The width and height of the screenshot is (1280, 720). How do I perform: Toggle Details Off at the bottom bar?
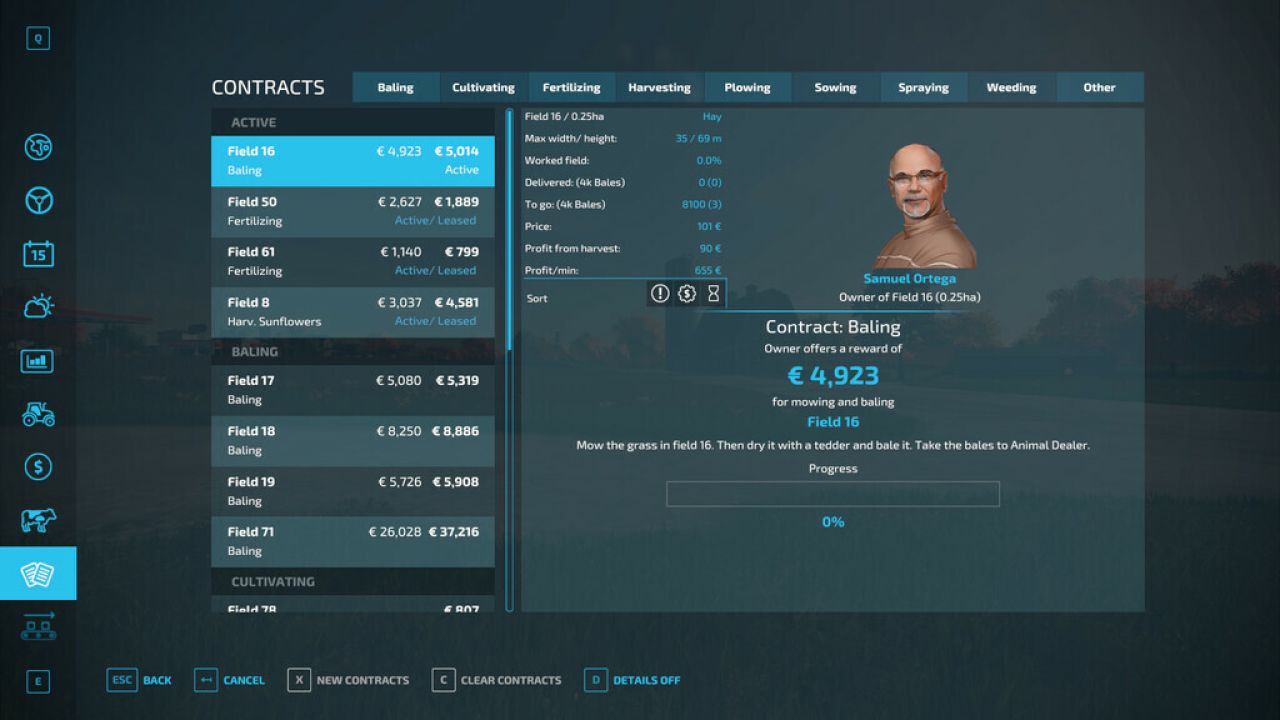[632, 680]
